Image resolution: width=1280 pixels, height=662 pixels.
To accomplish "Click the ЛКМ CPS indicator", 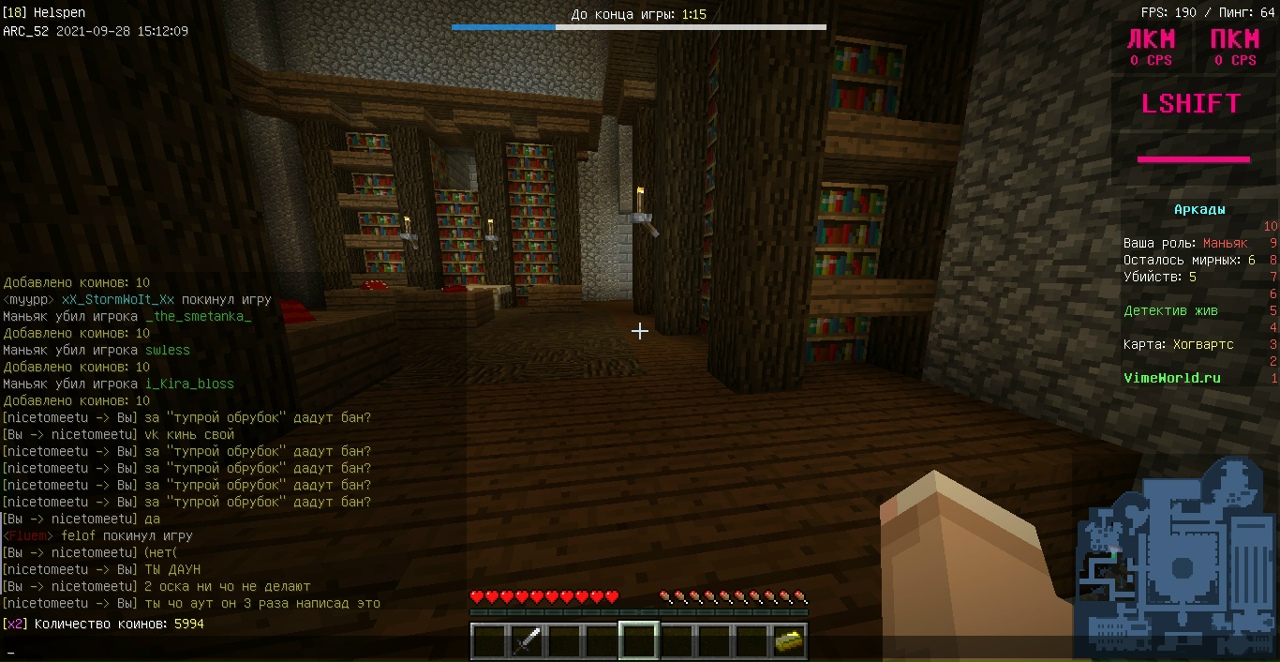I will tap(1151, 47).
